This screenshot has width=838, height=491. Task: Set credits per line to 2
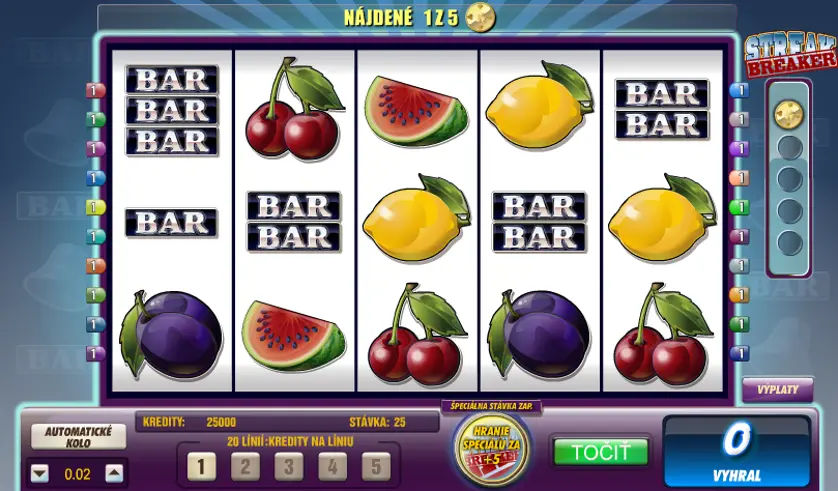click(x=245, y=466)
